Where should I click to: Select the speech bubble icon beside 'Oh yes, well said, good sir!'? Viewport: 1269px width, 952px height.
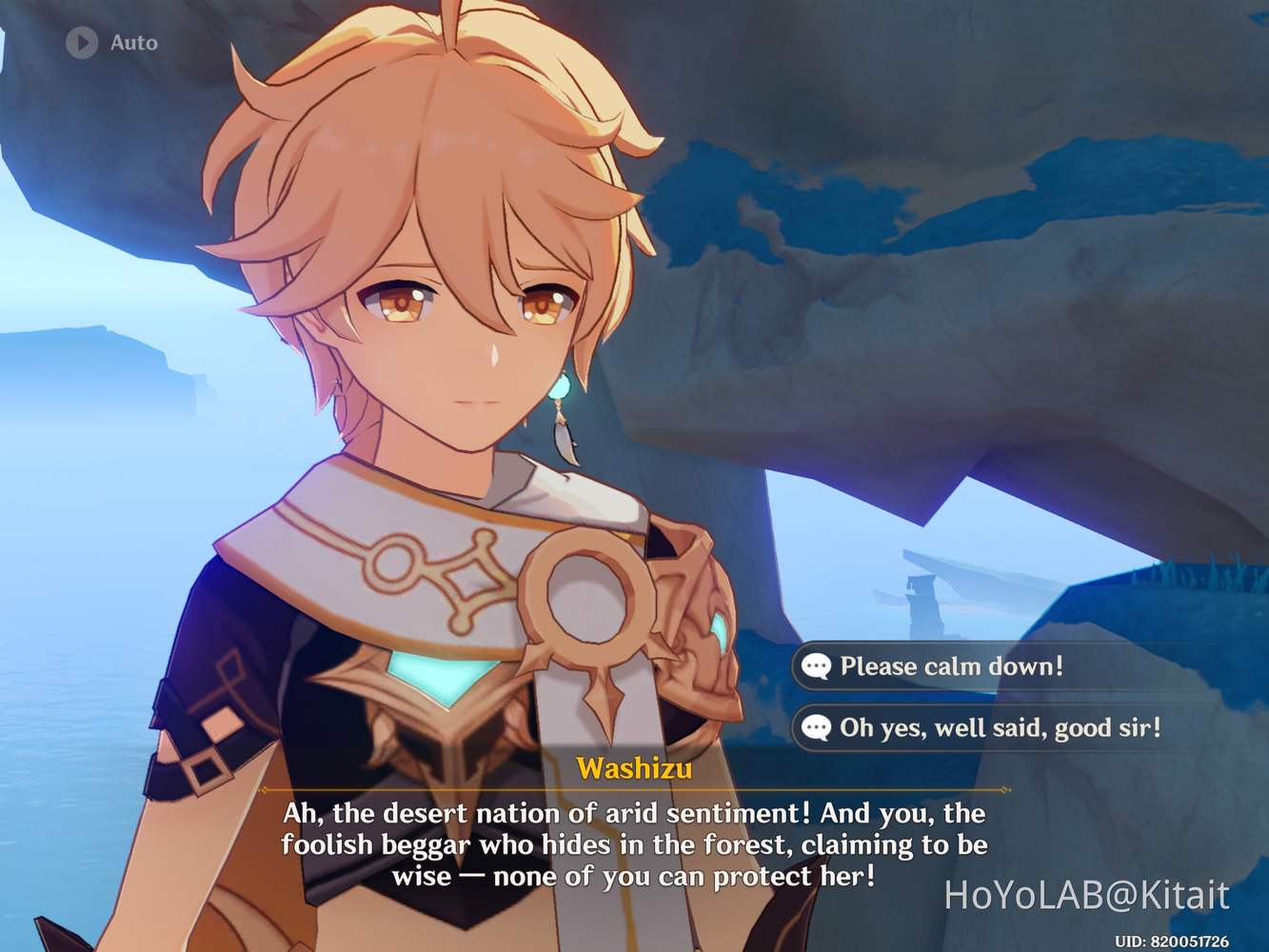(x=817, y=728)
